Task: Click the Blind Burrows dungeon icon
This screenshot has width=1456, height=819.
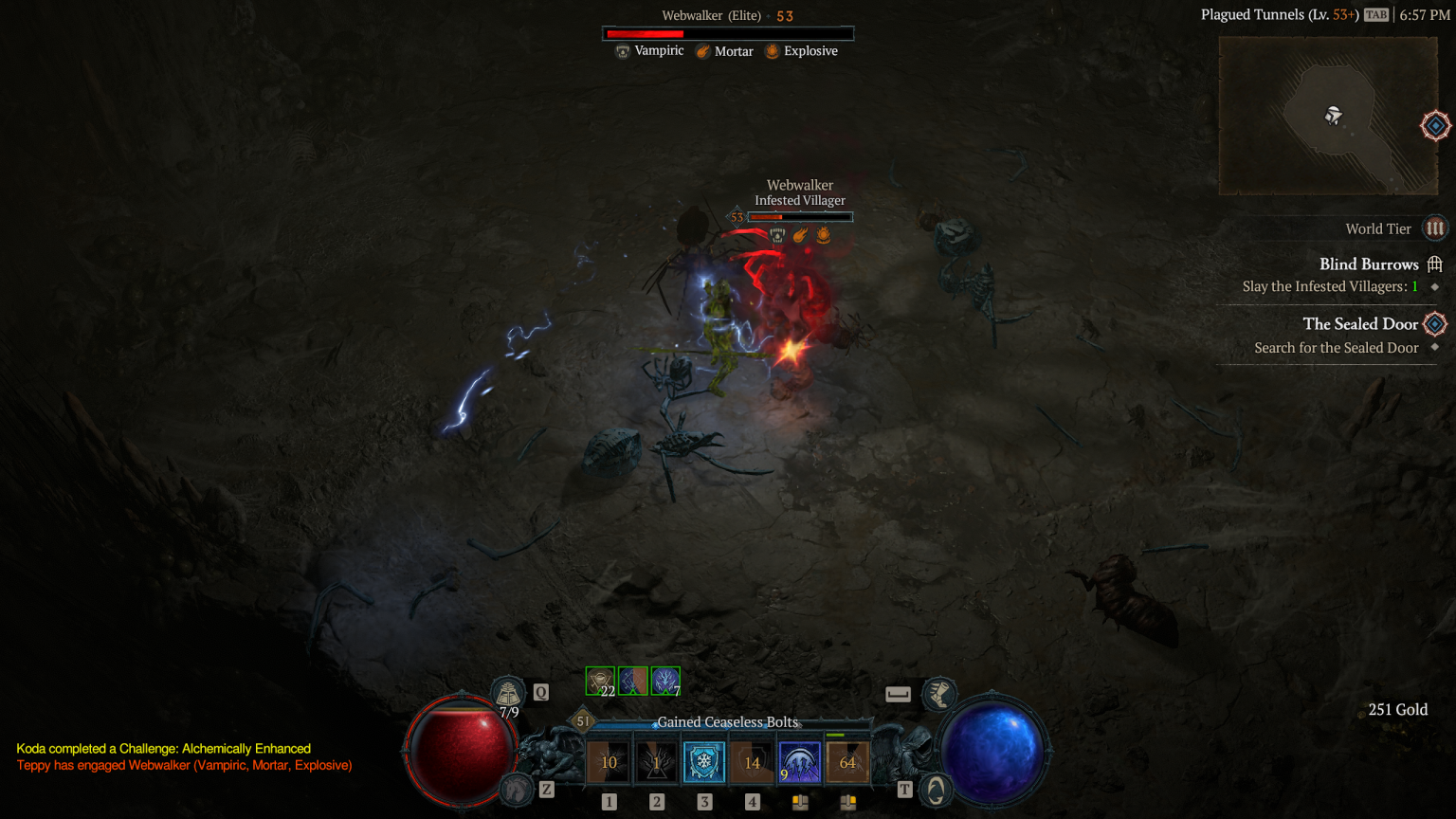Action: [1434, 264]
